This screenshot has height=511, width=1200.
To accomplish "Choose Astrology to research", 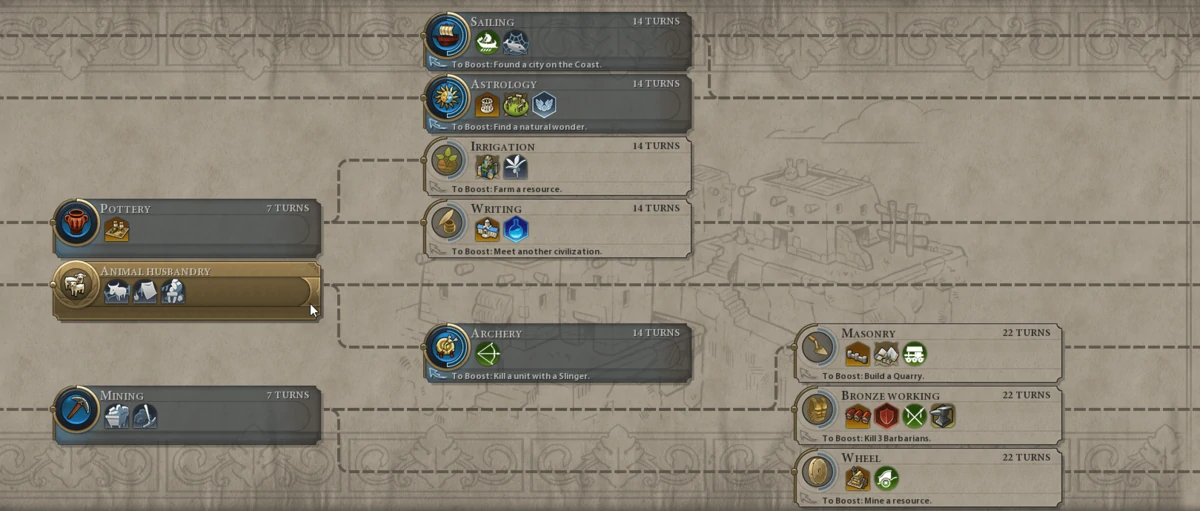I will tap(558, 104).
